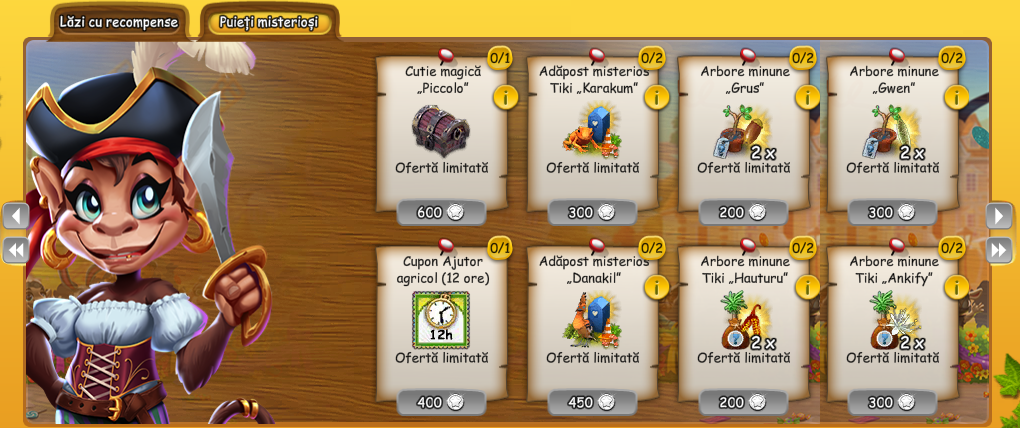The width and height of the screenshot is (1020, 428).
Task: Purchase Arbore minune Gwen for 300
Action: coord(892,212)
